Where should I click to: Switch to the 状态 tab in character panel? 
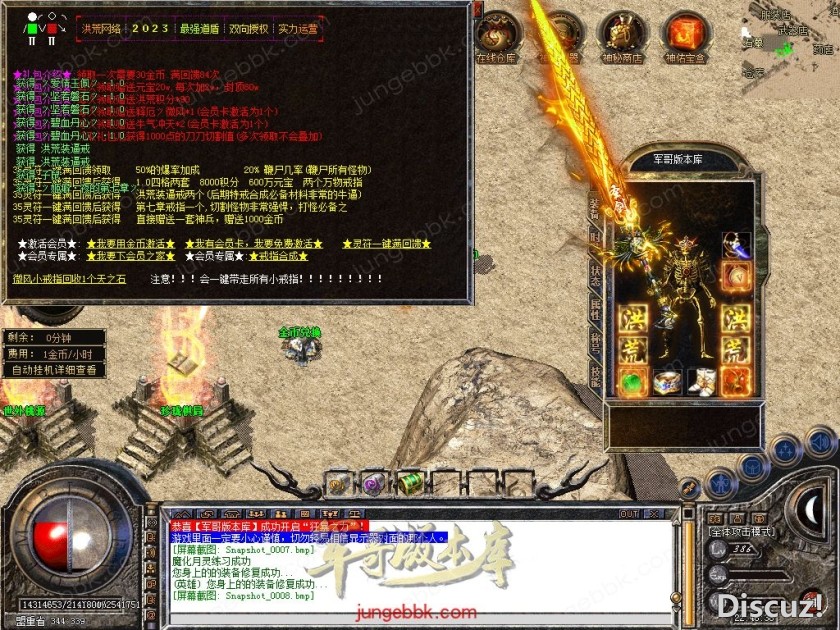pos(596,270)
